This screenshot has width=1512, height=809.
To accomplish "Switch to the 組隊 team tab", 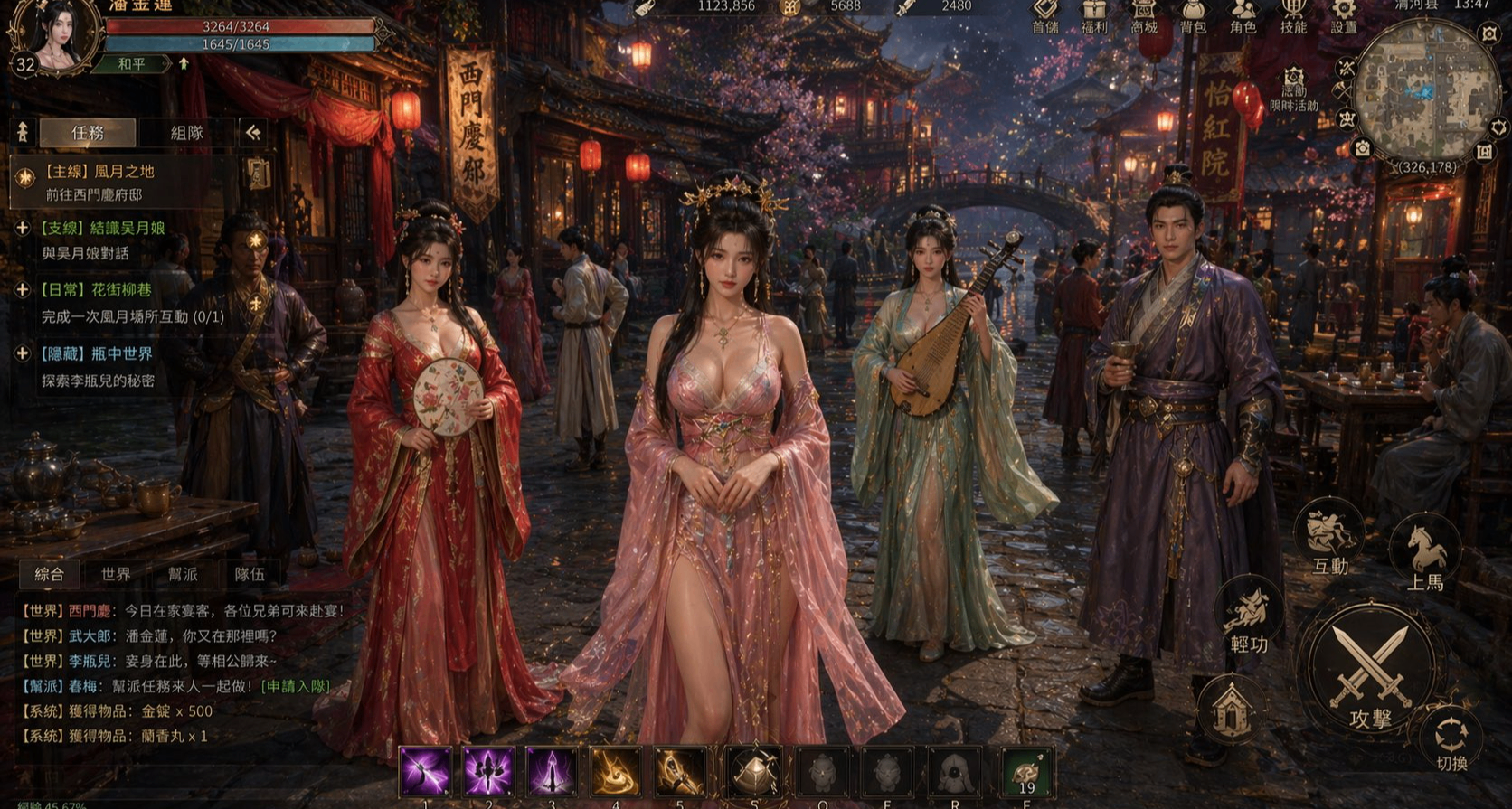I will click(184, 133).
